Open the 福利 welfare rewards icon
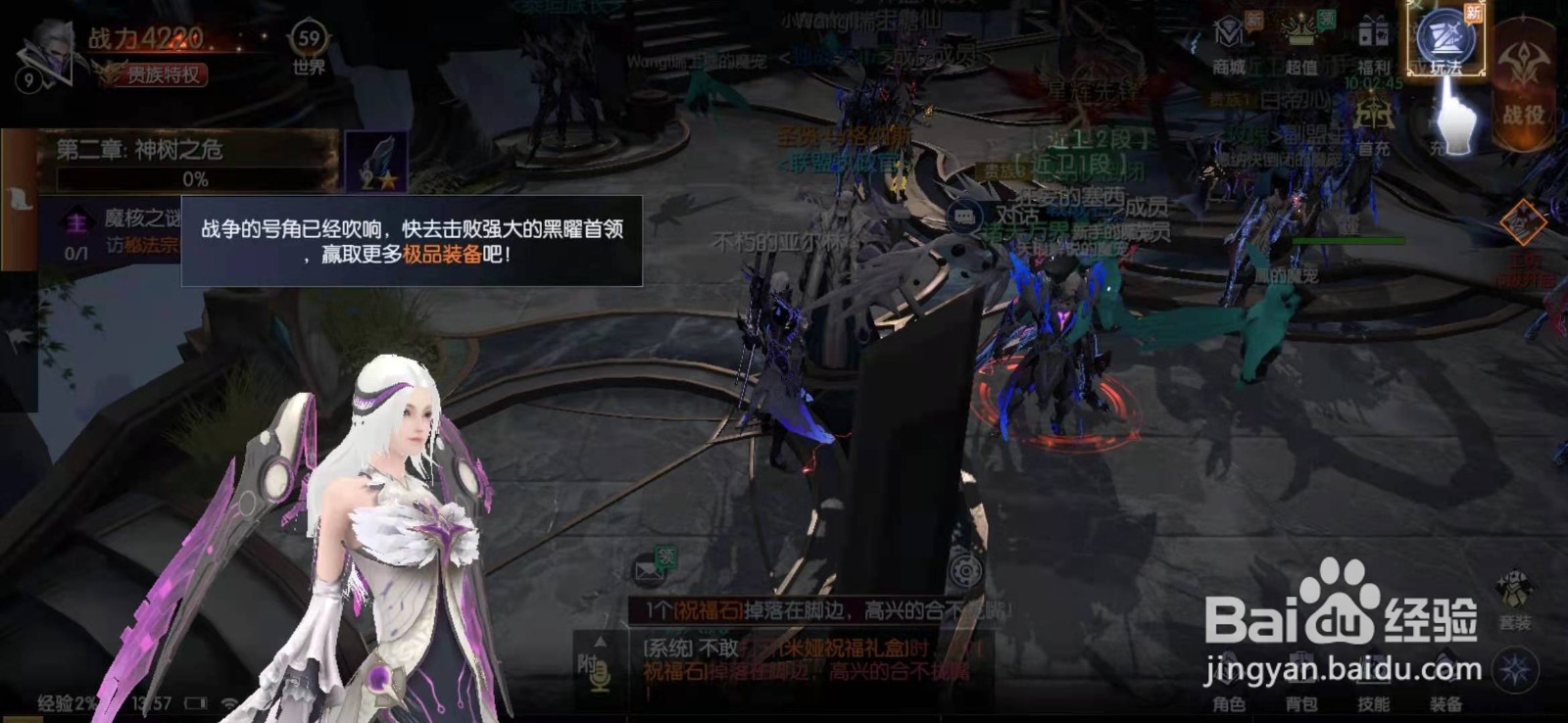Viewport: 1568px width, 723px height. pyautogui.click(x=1371, y=35)
